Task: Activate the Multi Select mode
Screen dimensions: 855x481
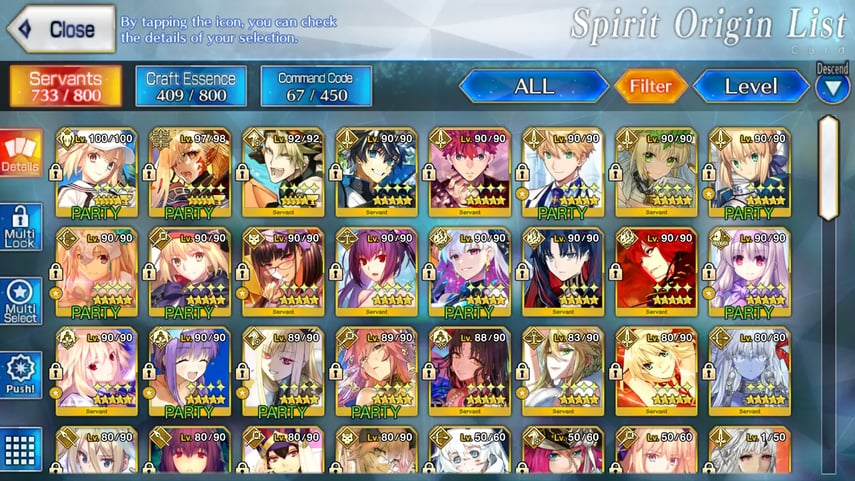Action: 21,301
